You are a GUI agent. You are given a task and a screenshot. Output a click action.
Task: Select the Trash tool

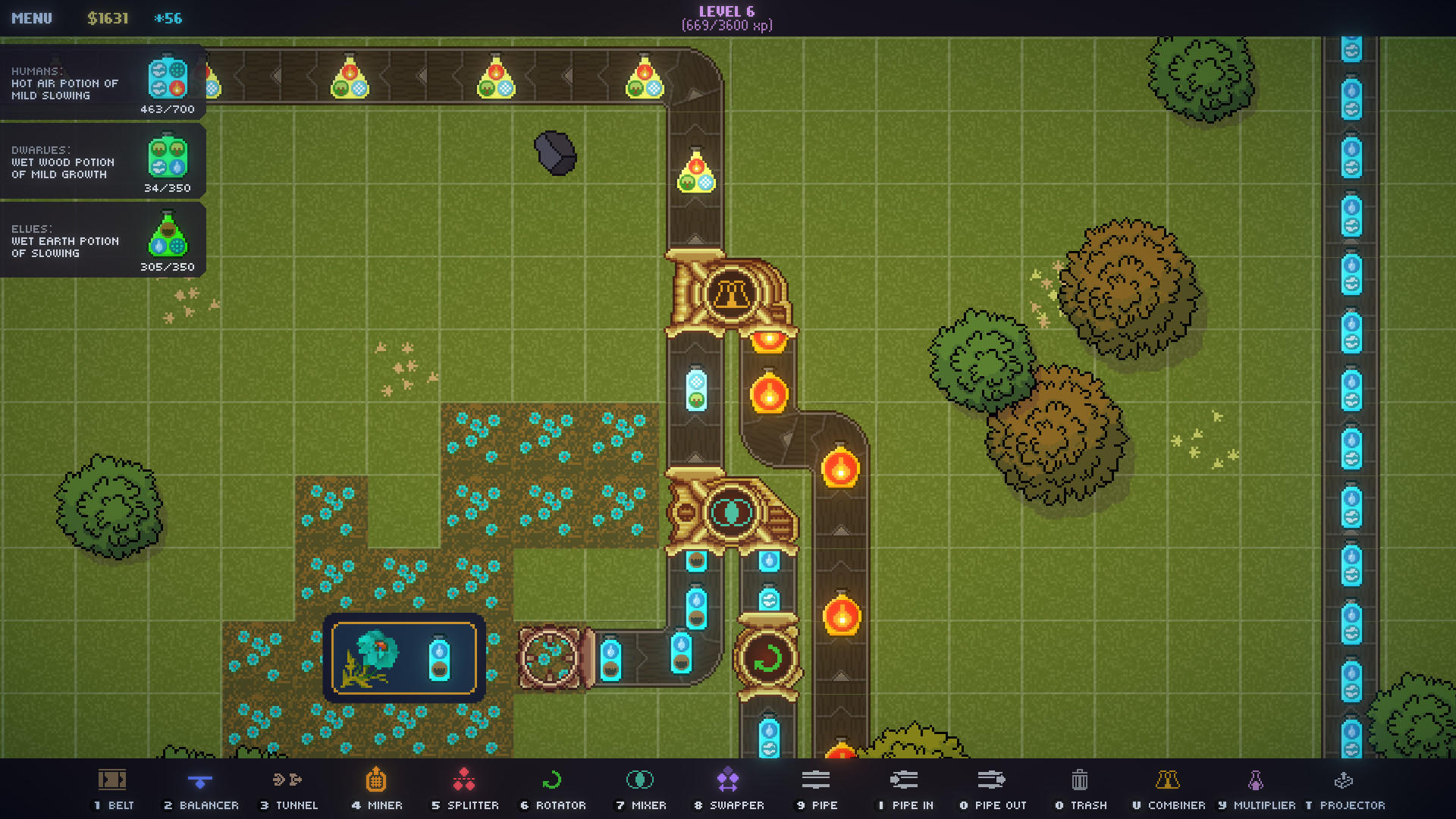pyautogui.click(x=1079, y=789)
